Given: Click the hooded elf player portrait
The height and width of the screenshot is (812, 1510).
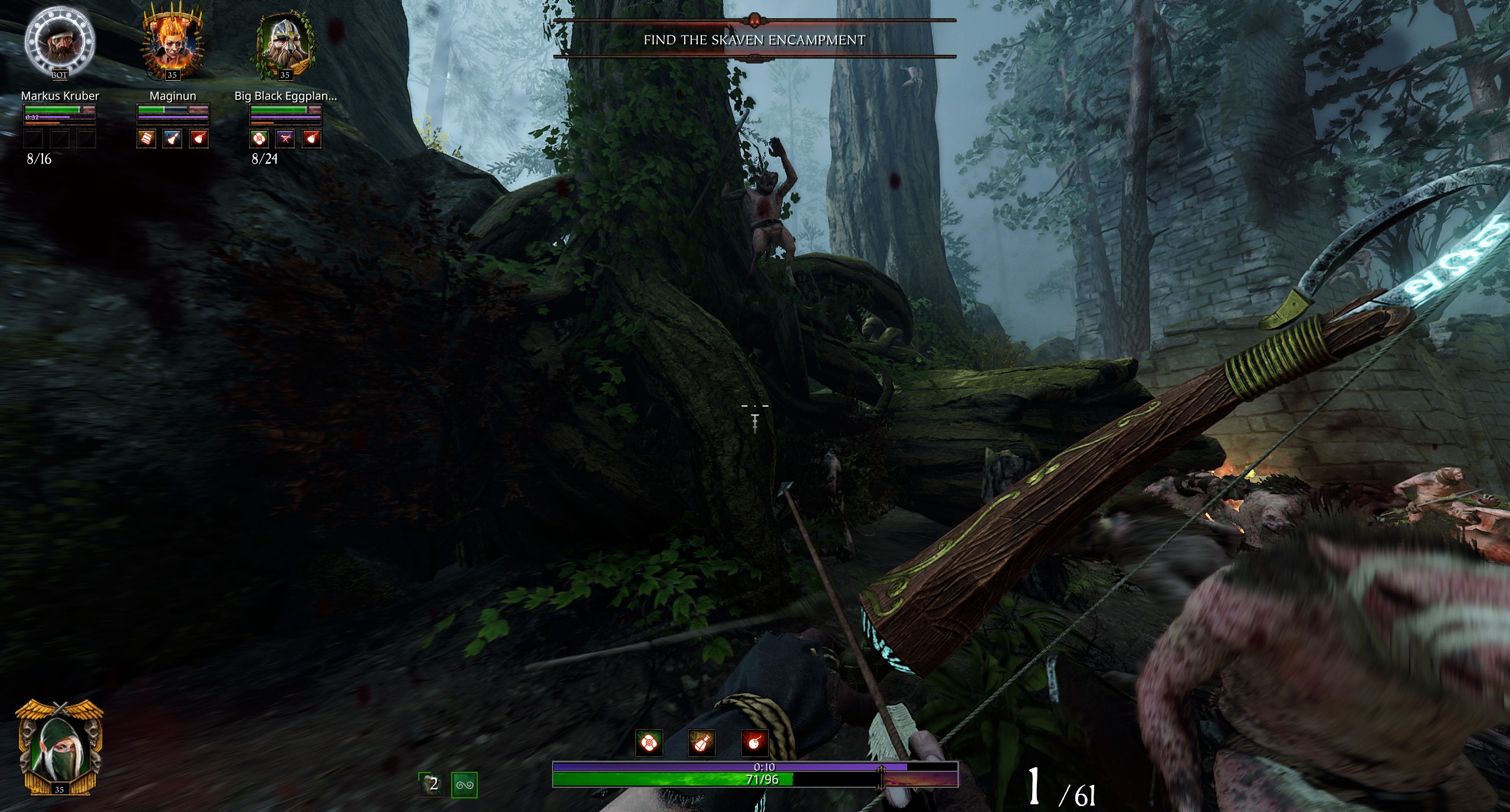Looking at the screenshot, I should click(60, 749).
